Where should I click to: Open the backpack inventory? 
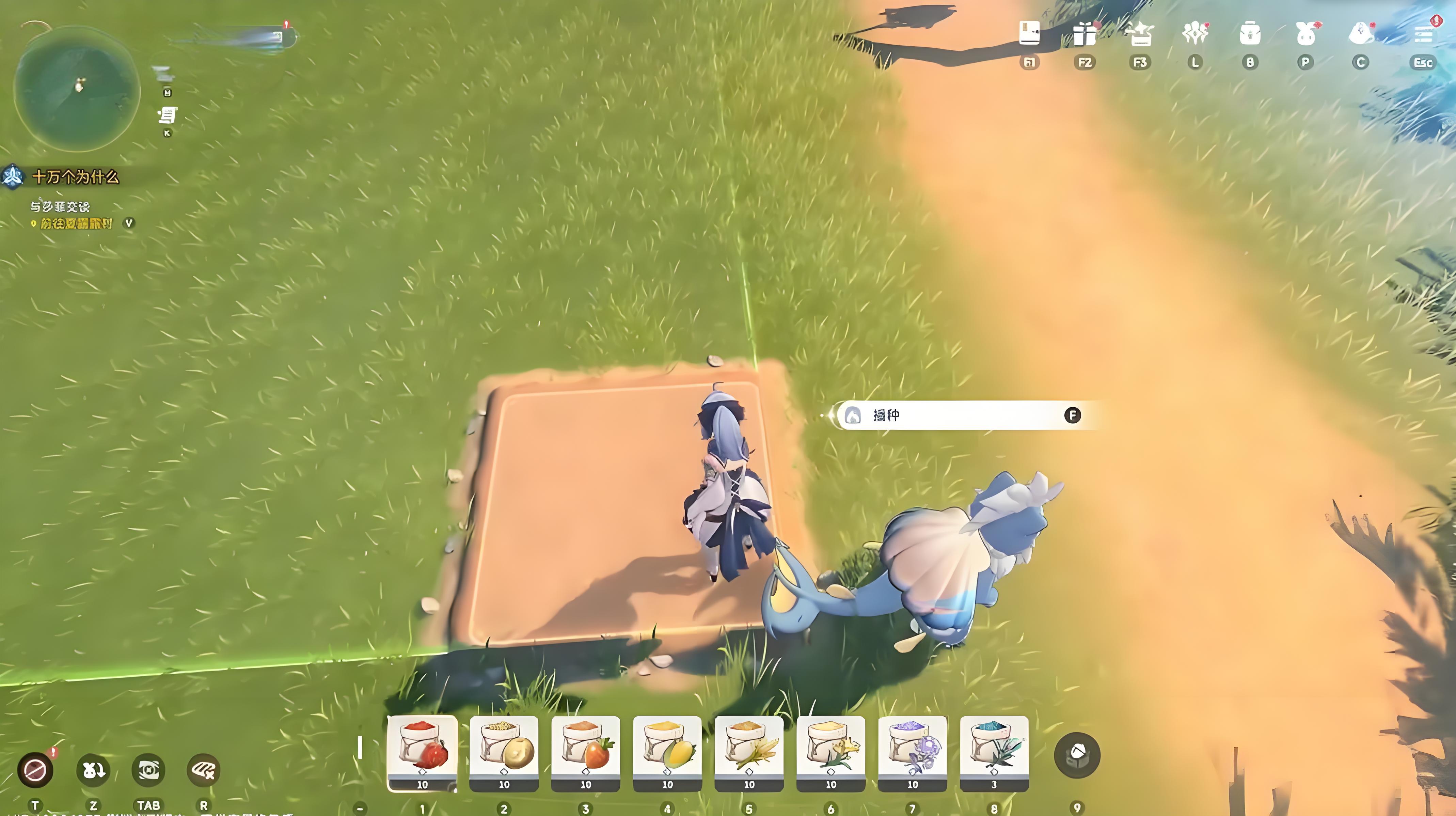point(1250,34)
